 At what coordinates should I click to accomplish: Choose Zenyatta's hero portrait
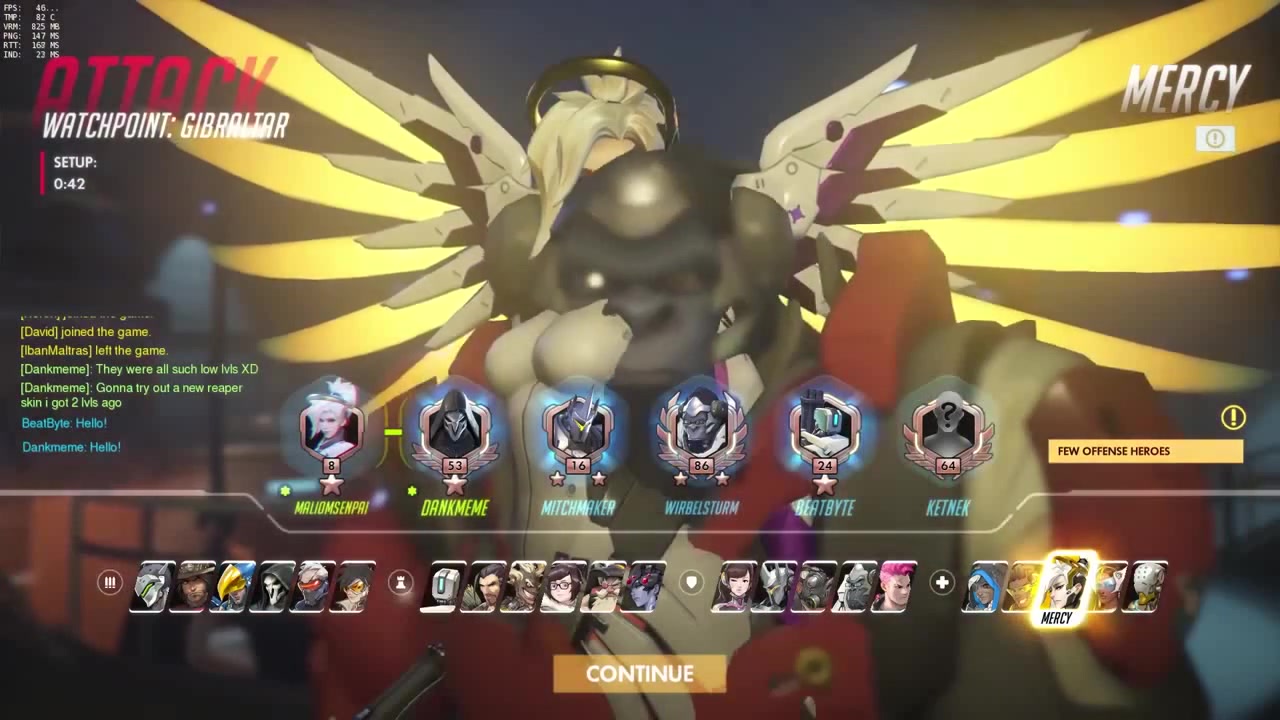point(1149,586)
